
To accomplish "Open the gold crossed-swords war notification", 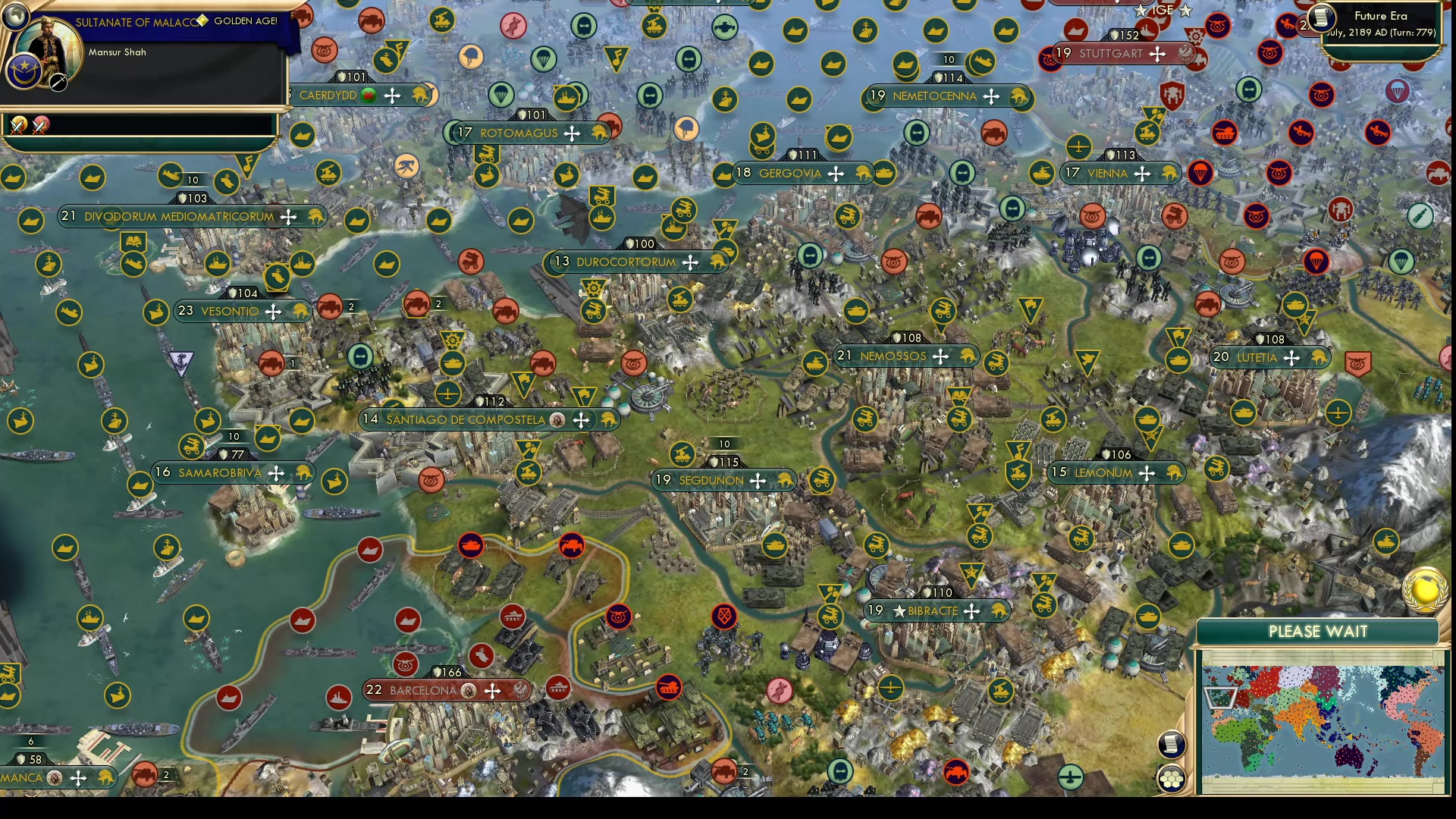I will coord(19,127).
